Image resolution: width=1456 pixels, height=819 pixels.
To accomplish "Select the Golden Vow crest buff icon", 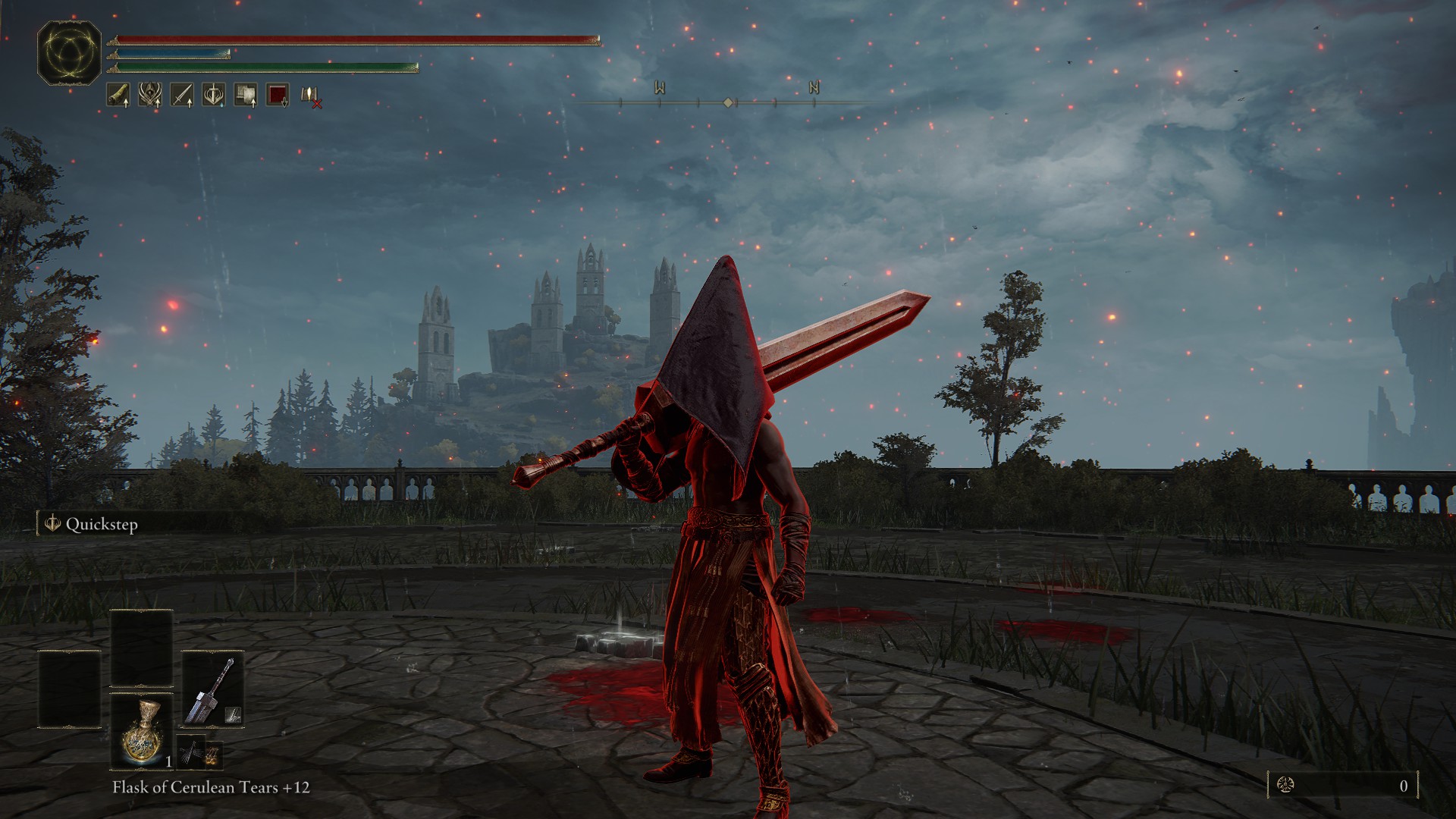I will pos(150,96).
